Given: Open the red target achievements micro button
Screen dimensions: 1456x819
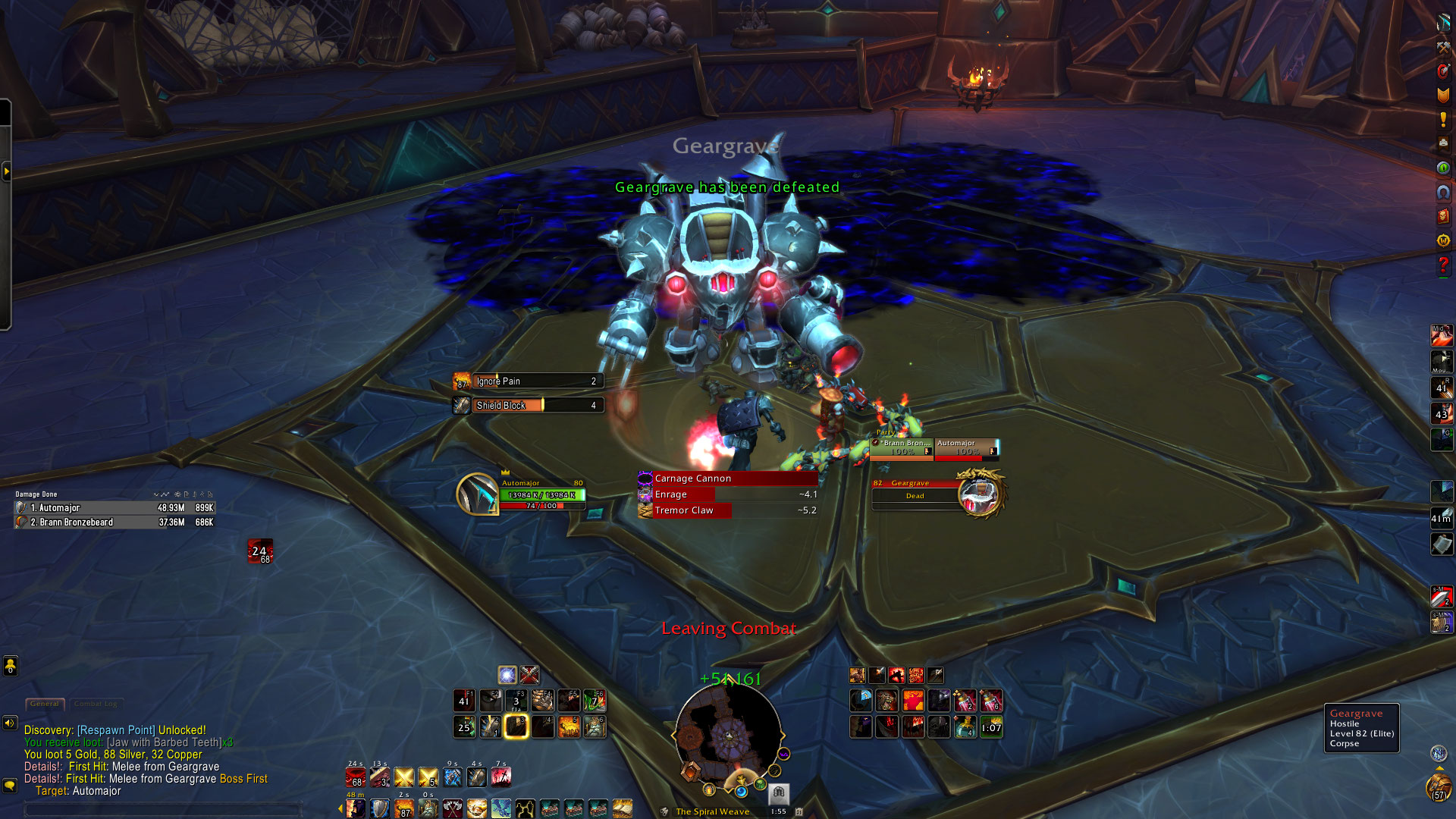Looking at the screenshot, I should (x=1443, y=71).
